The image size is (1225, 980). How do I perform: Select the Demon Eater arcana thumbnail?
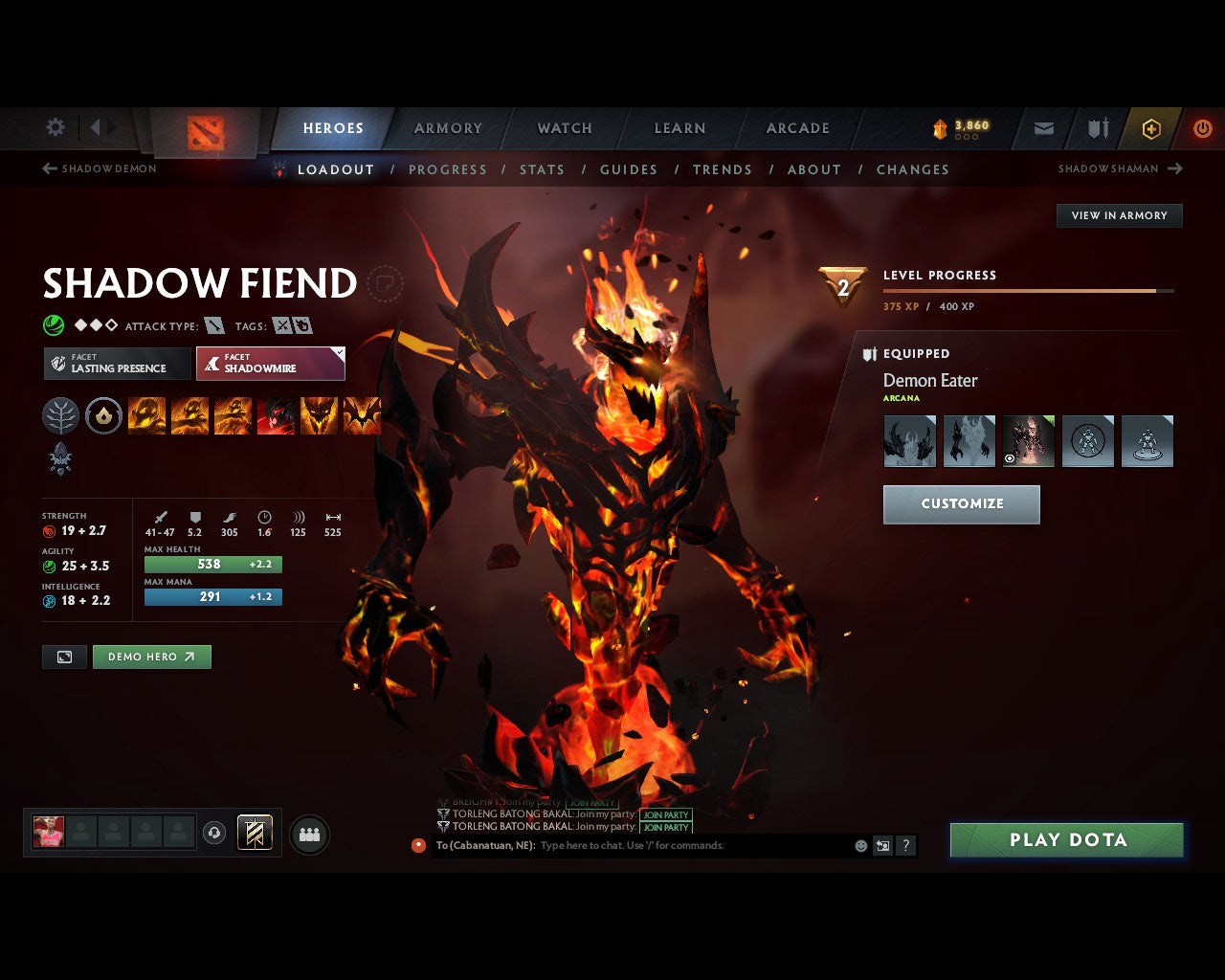pos(1028,440)
